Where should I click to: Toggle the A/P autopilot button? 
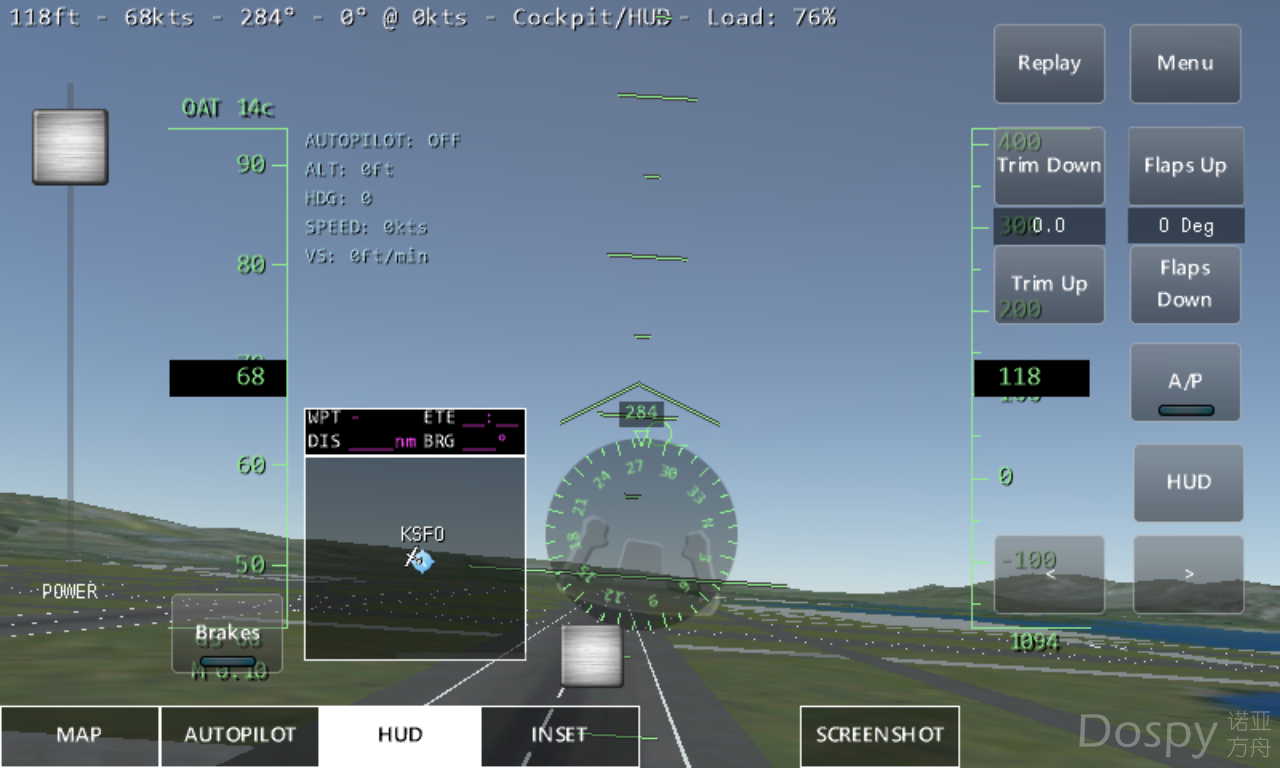tap(1185, 383)
